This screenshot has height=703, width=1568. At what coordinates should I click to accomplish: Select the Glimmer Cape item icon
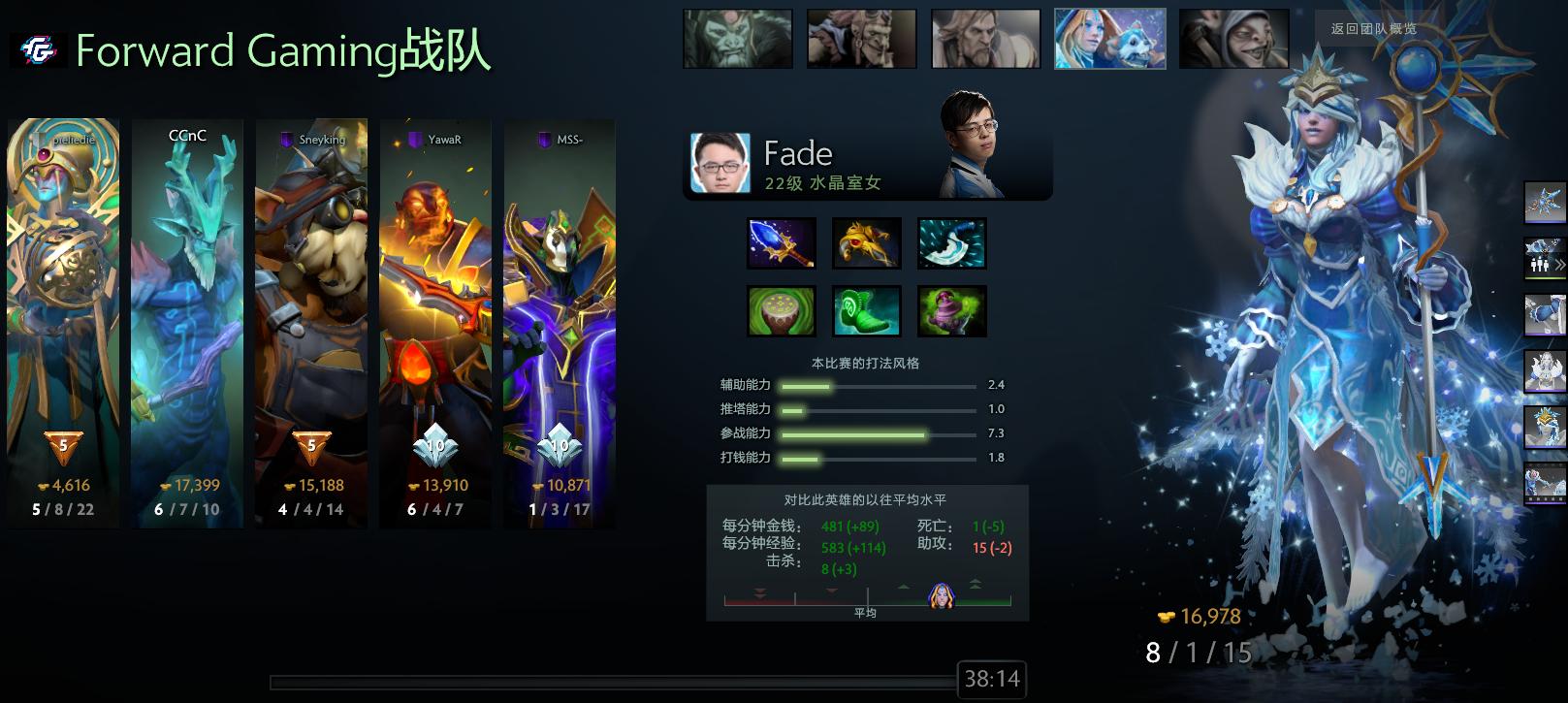951,242
